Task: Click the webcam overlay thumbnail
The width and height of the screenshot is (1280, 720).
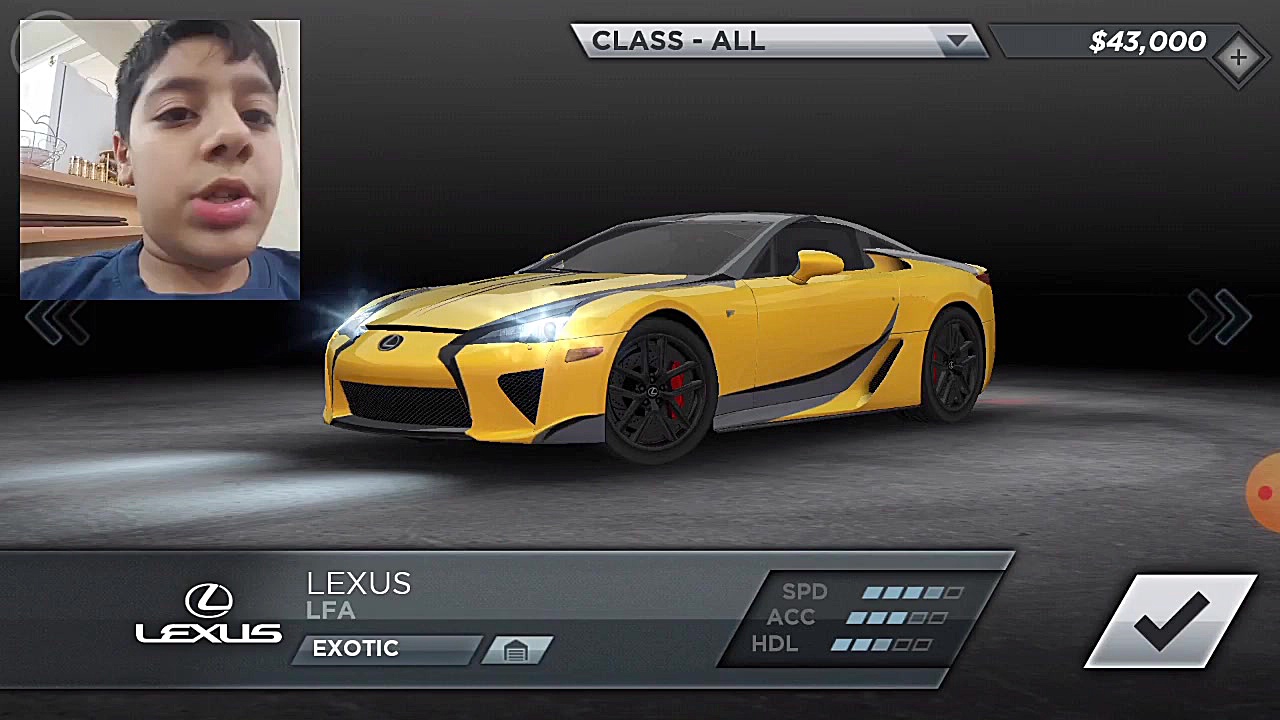Action: (x=160, y=160)
